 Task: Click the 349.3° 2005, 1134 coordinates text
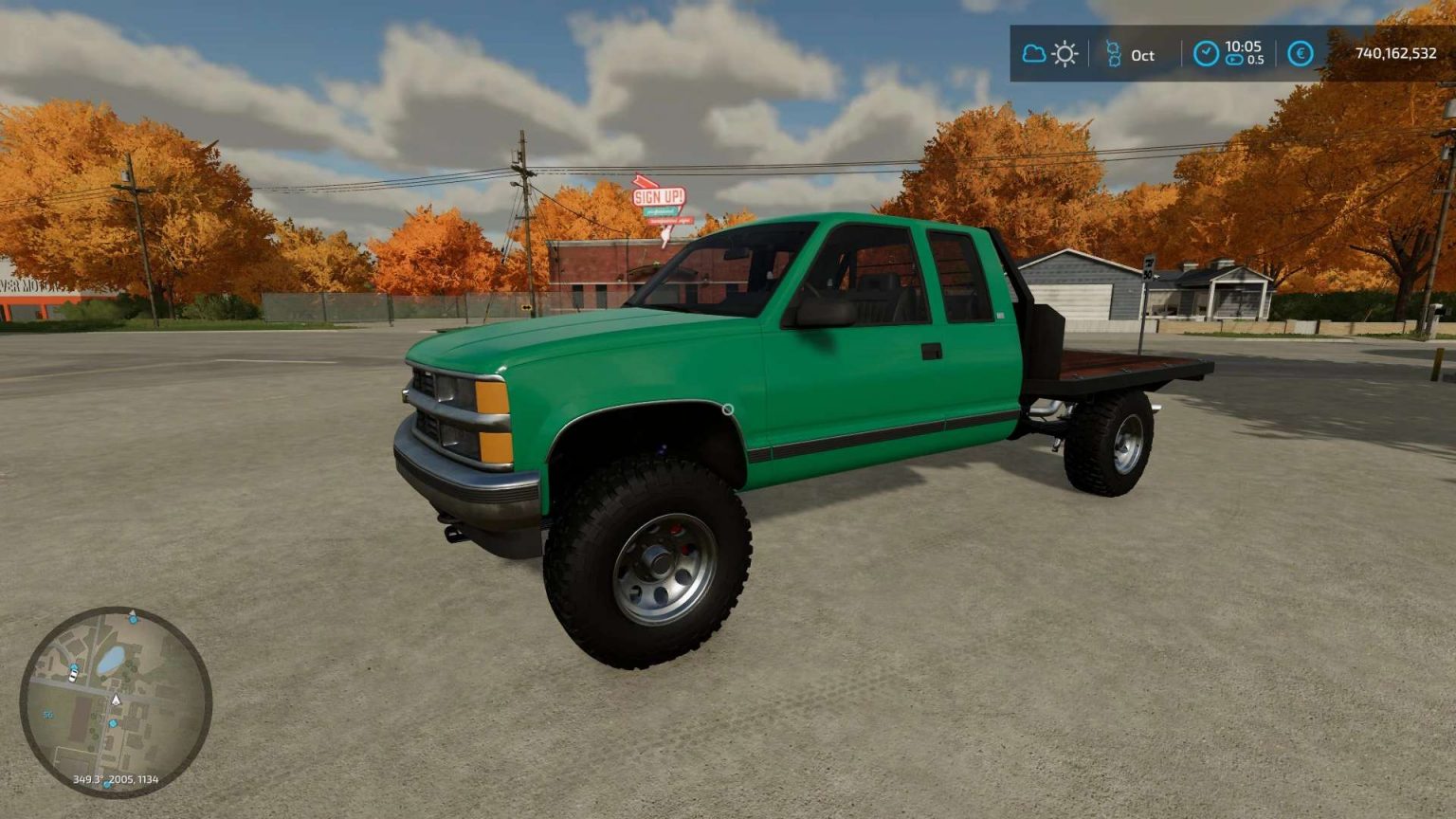[117, 779]
